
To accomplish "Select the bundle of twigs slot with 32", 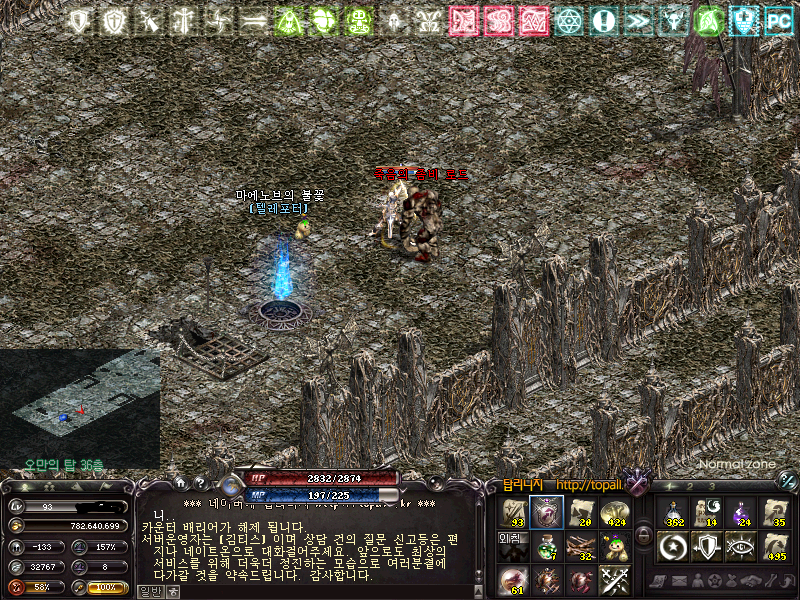I will coord(580,546).
